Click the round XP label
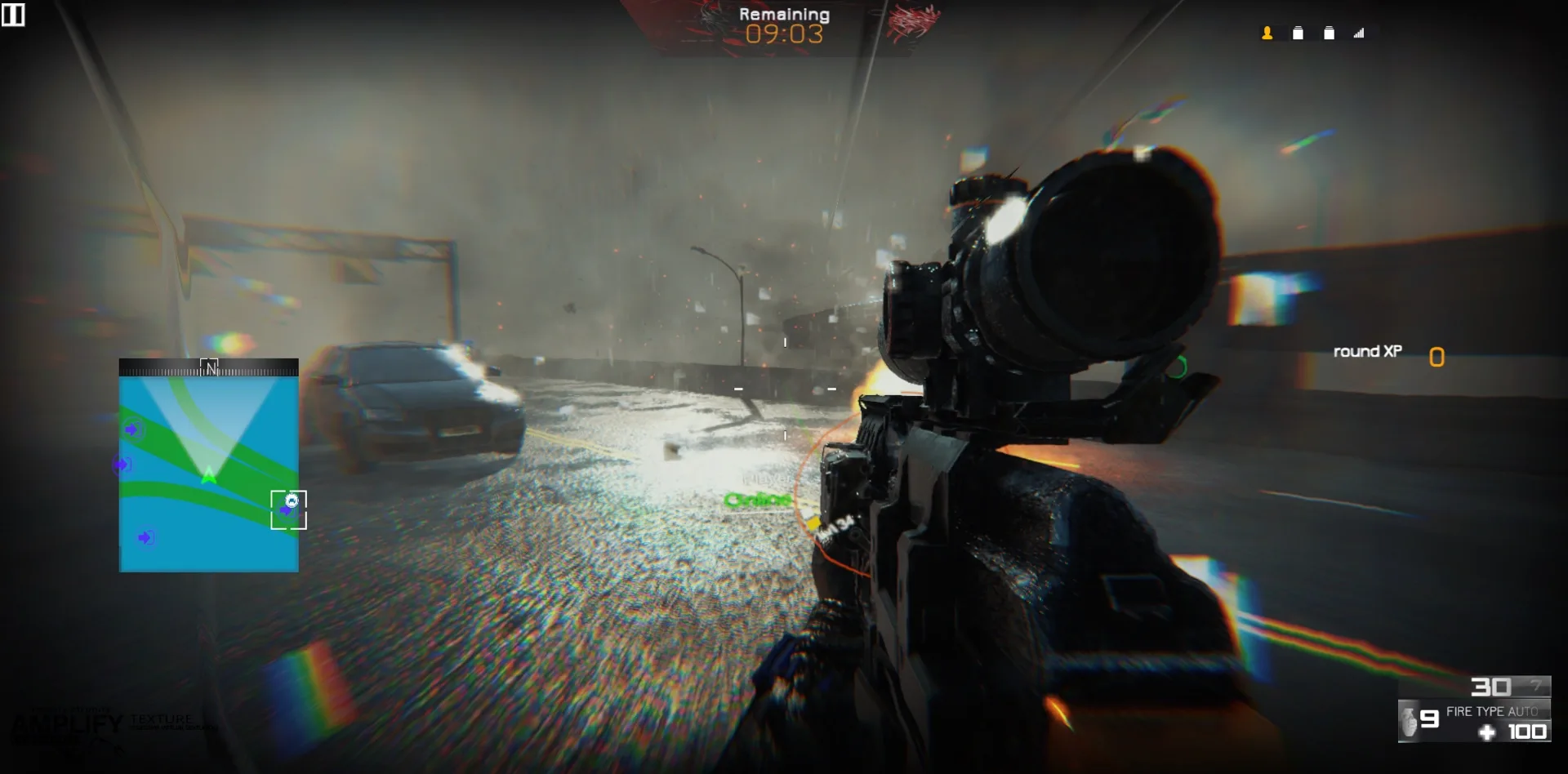1568x774 pixels. [1367, 351]
